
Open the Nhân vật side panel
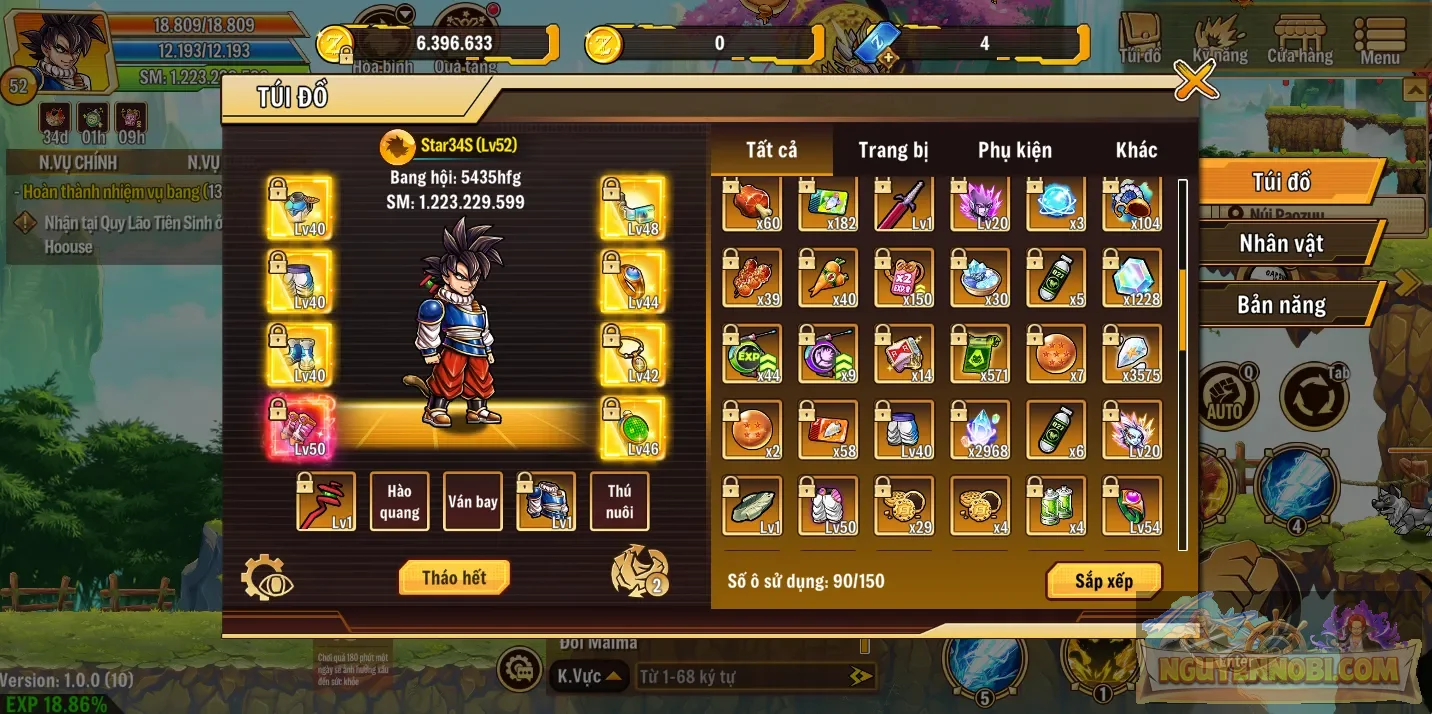pos(1281,243)
